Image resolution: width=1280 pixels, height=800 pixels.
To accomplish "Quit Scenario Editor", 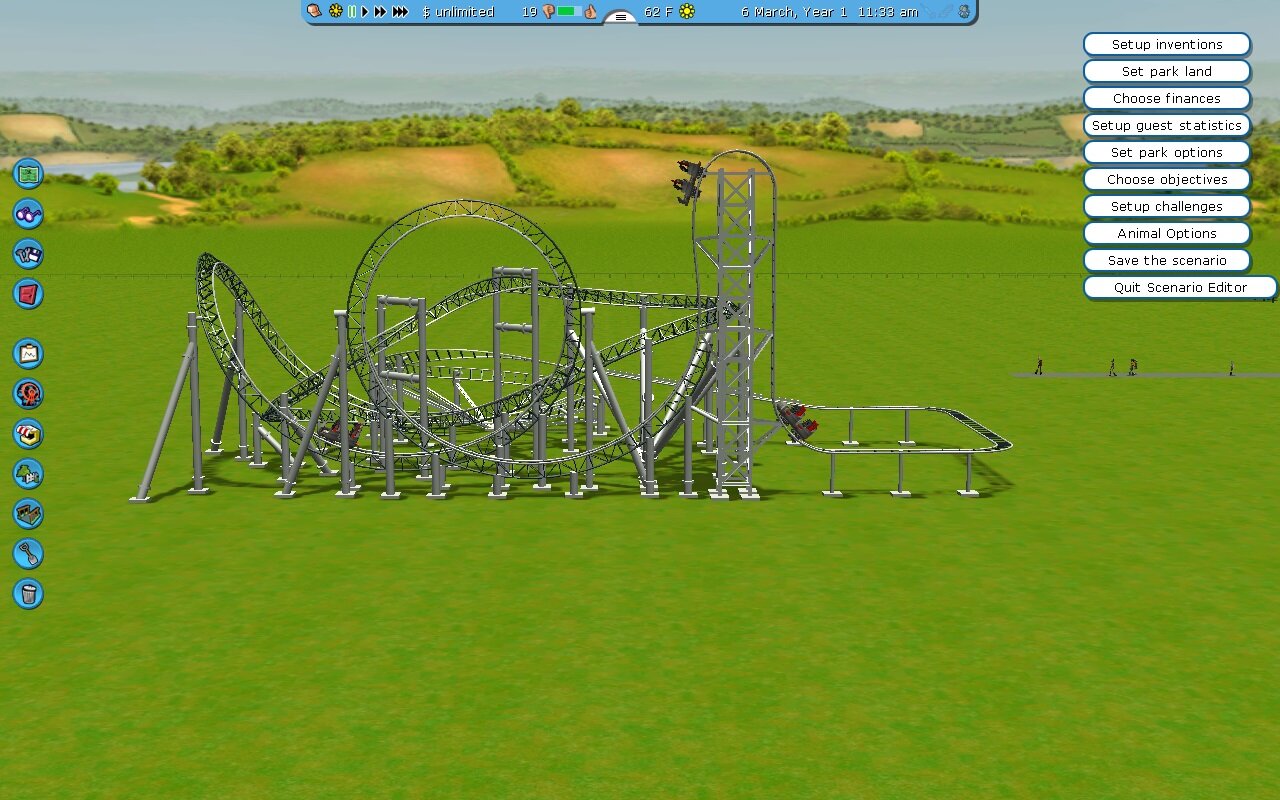I will pyautogui.click(x=1180, y=288).
